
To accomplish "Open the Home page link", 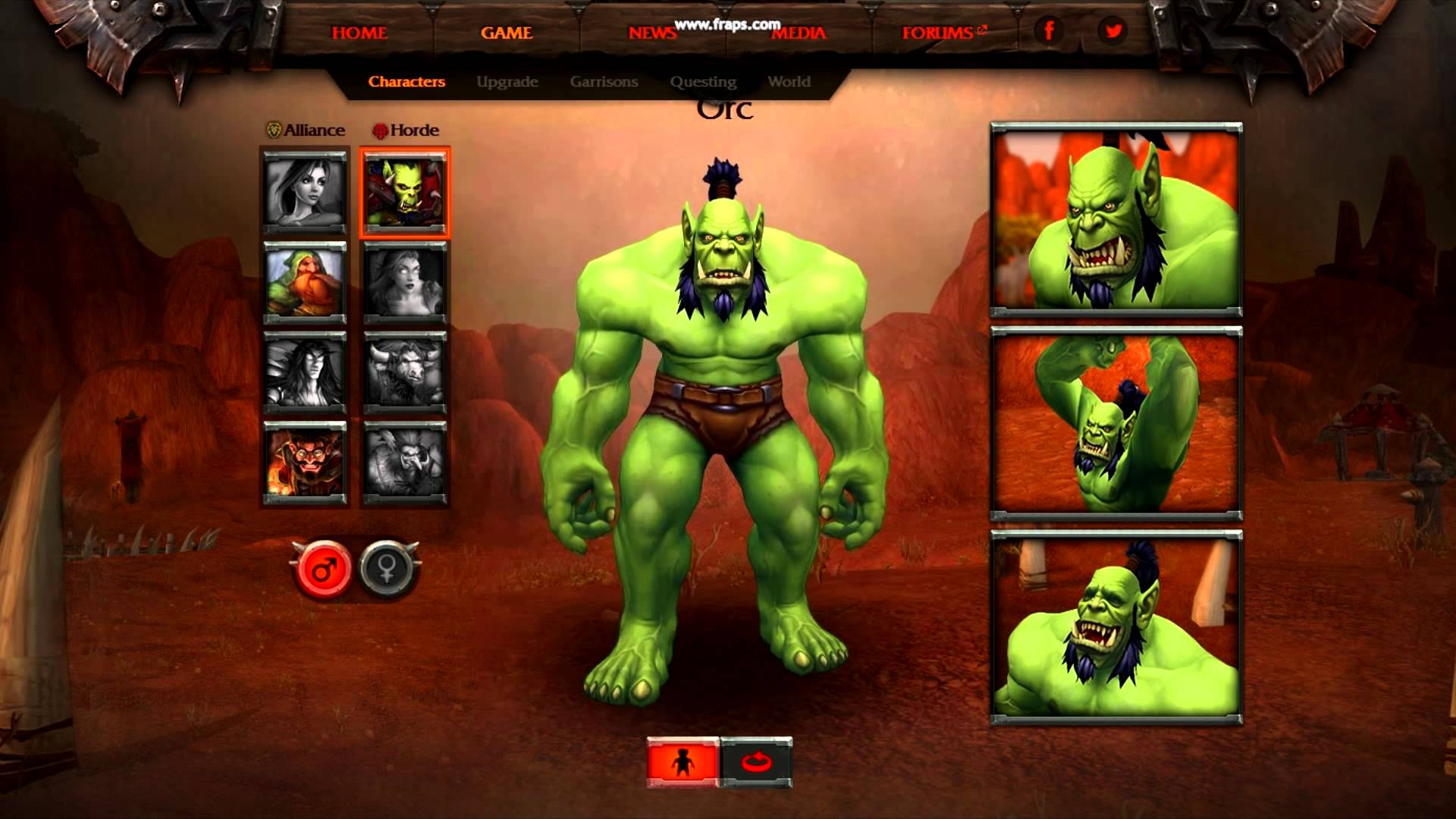I will coord(359,33).
